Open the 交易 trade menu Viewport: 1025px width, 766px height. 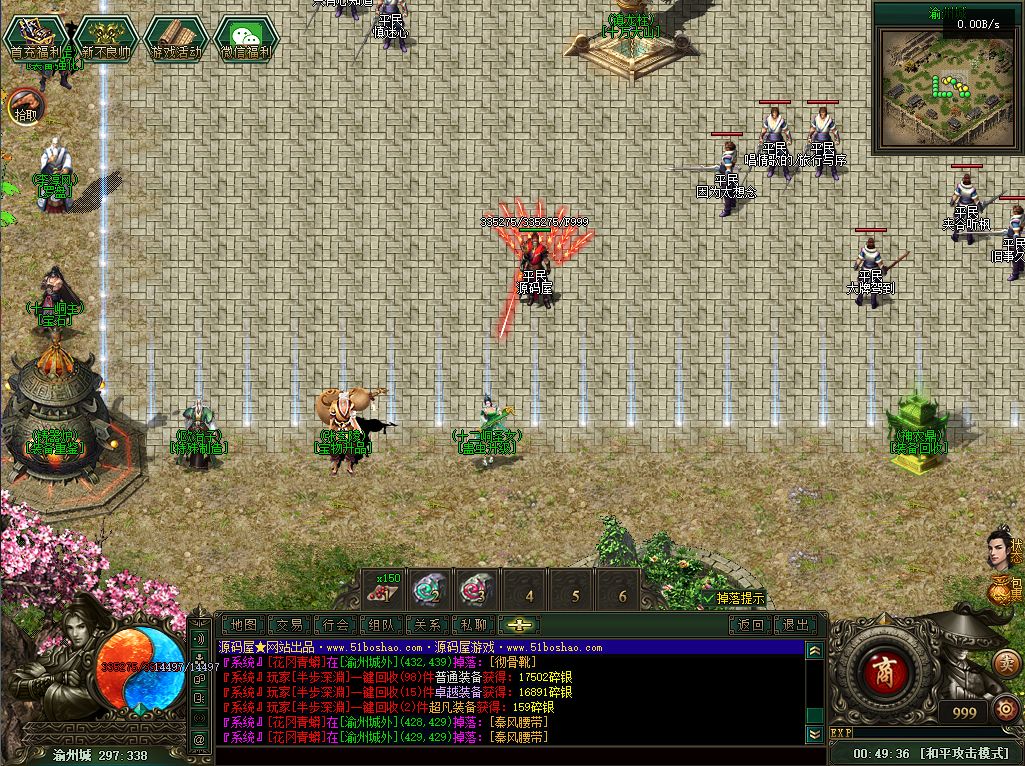(x=290, y=625)
